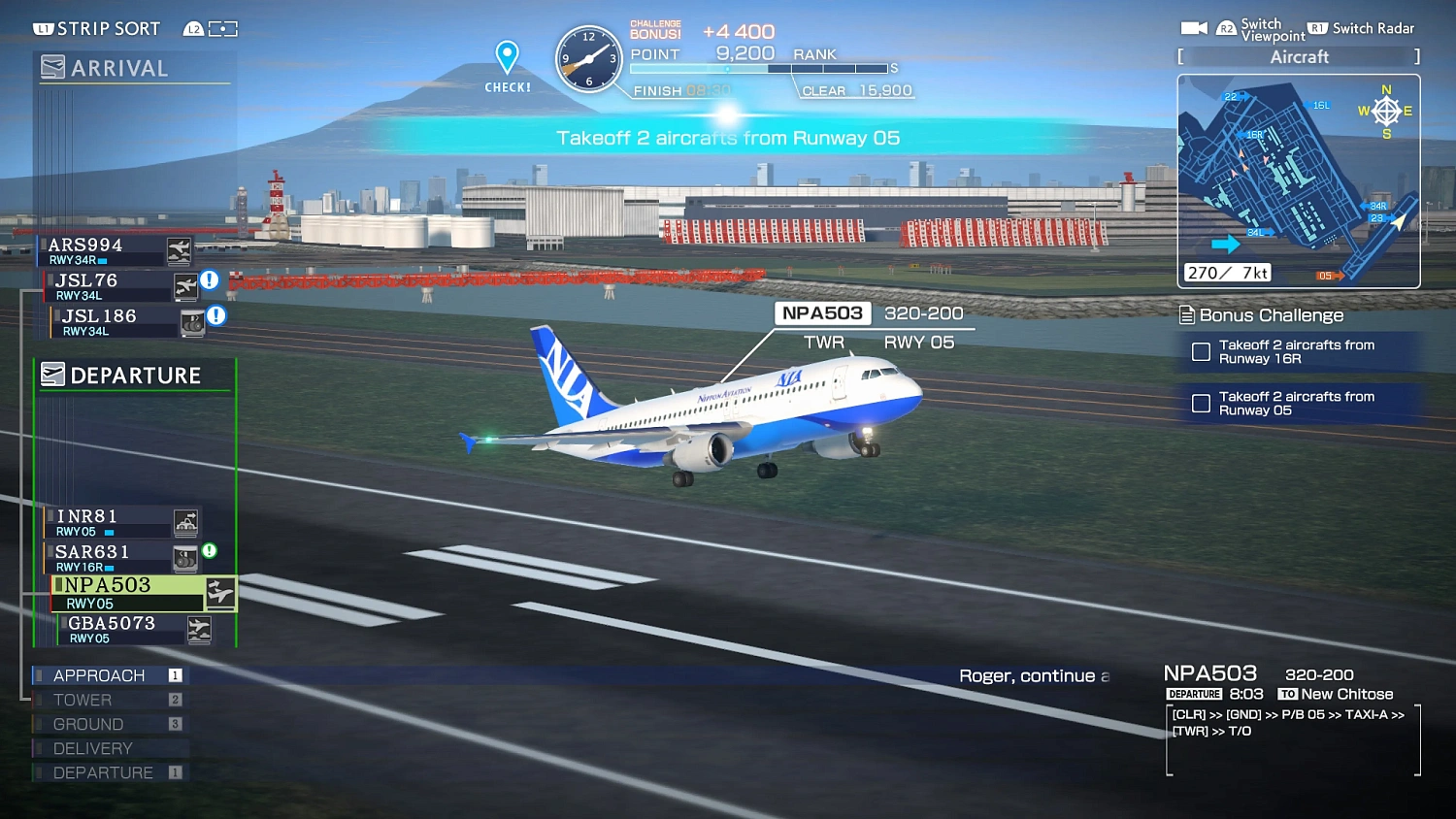
Task: Click the CHECK! marker button
Action: click(x=506, y=66)
